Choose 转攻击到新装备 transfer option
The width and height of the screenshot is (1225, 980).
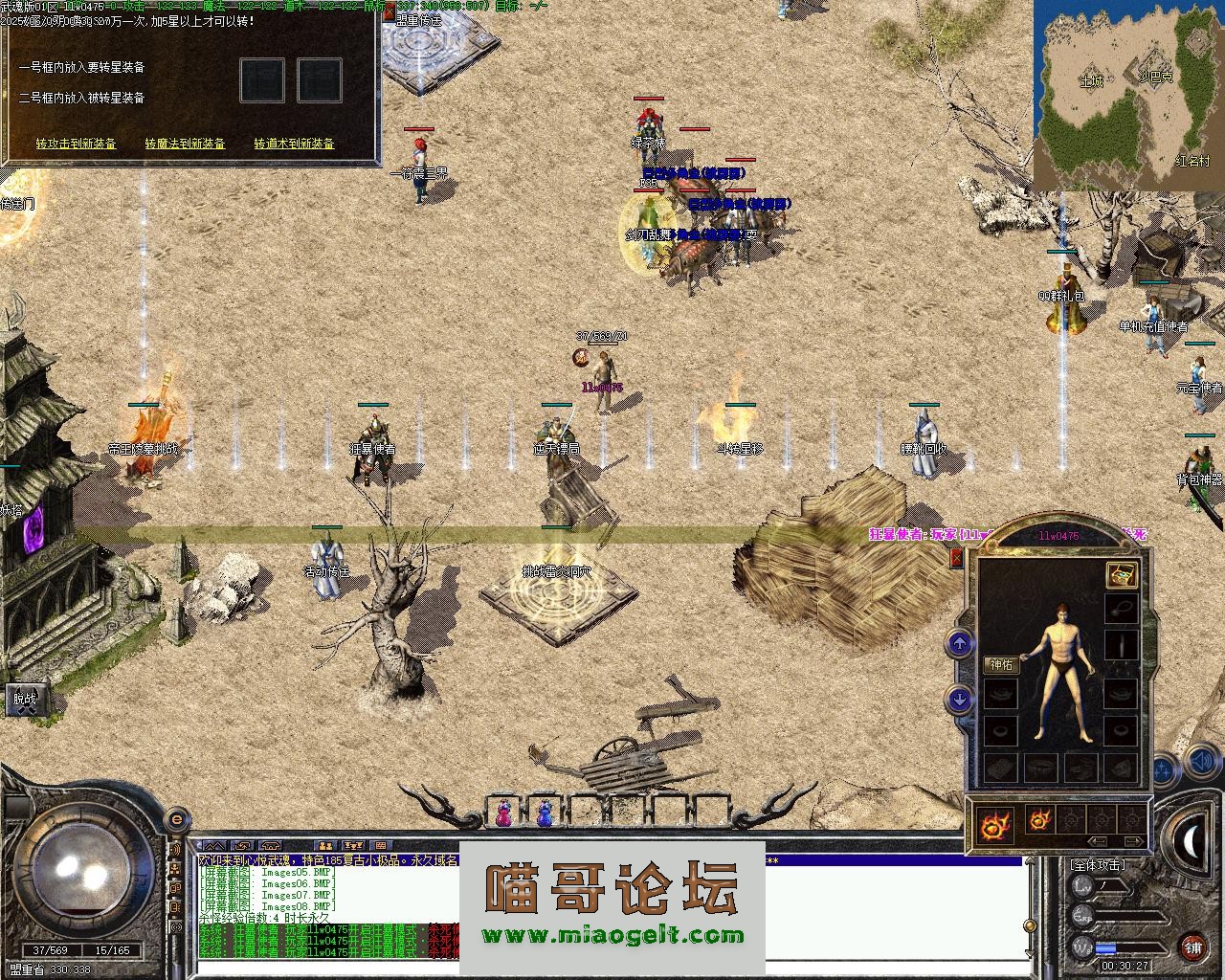pos(77,144)
